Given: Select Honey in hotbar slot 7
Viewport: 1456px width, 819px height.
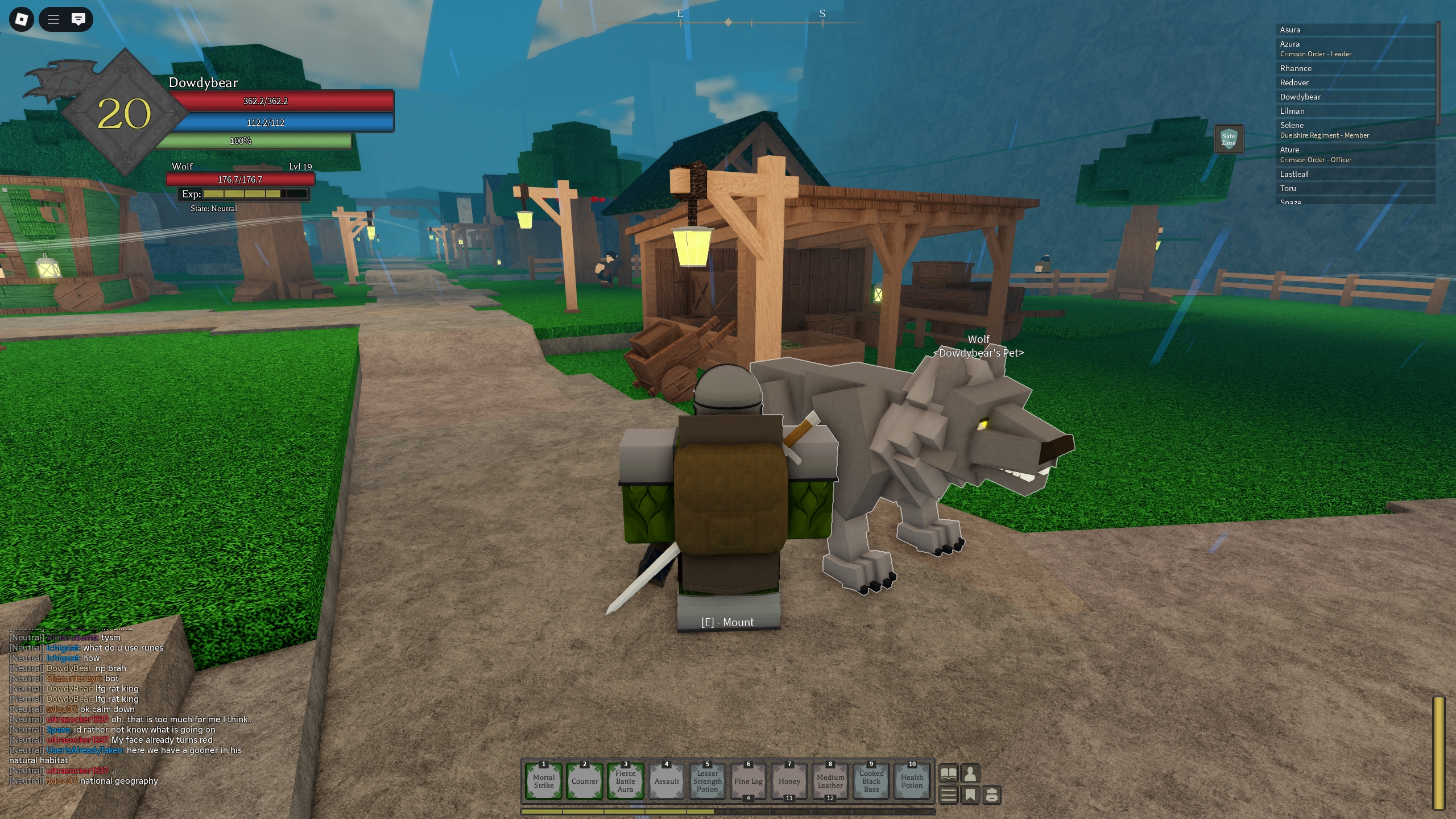Looking at the screenshot, I should [x=789, y=781].
